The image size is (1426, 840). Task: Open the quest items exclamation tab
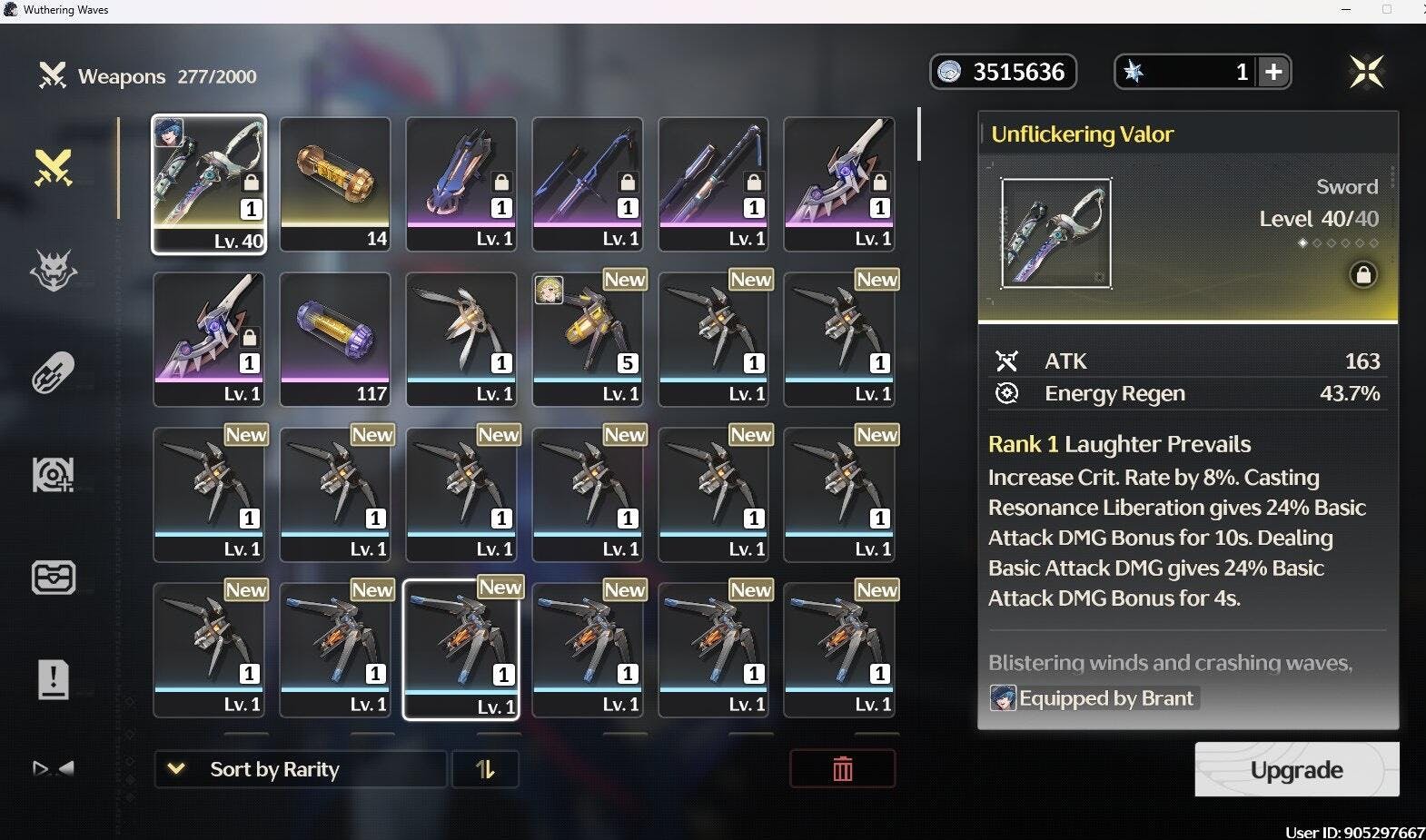(54, 678)
